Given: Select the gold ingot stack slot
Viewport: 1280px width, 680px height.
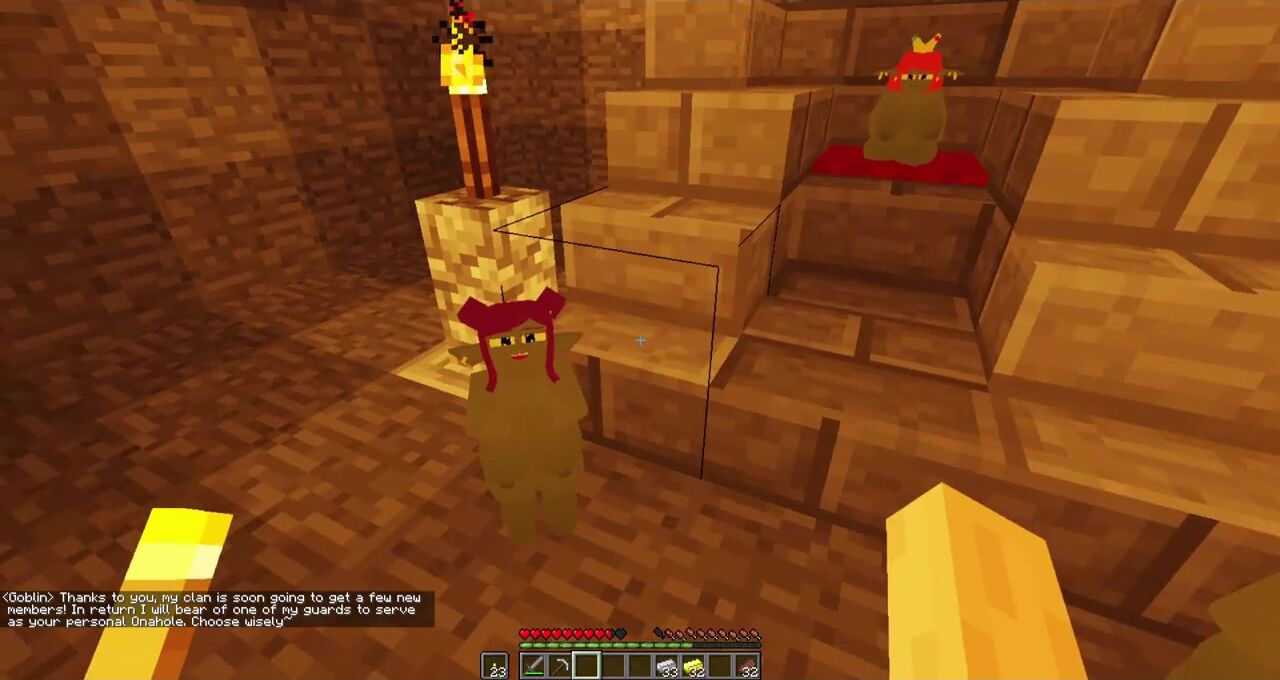Looking at the screenshot, I should coord(694,665).
